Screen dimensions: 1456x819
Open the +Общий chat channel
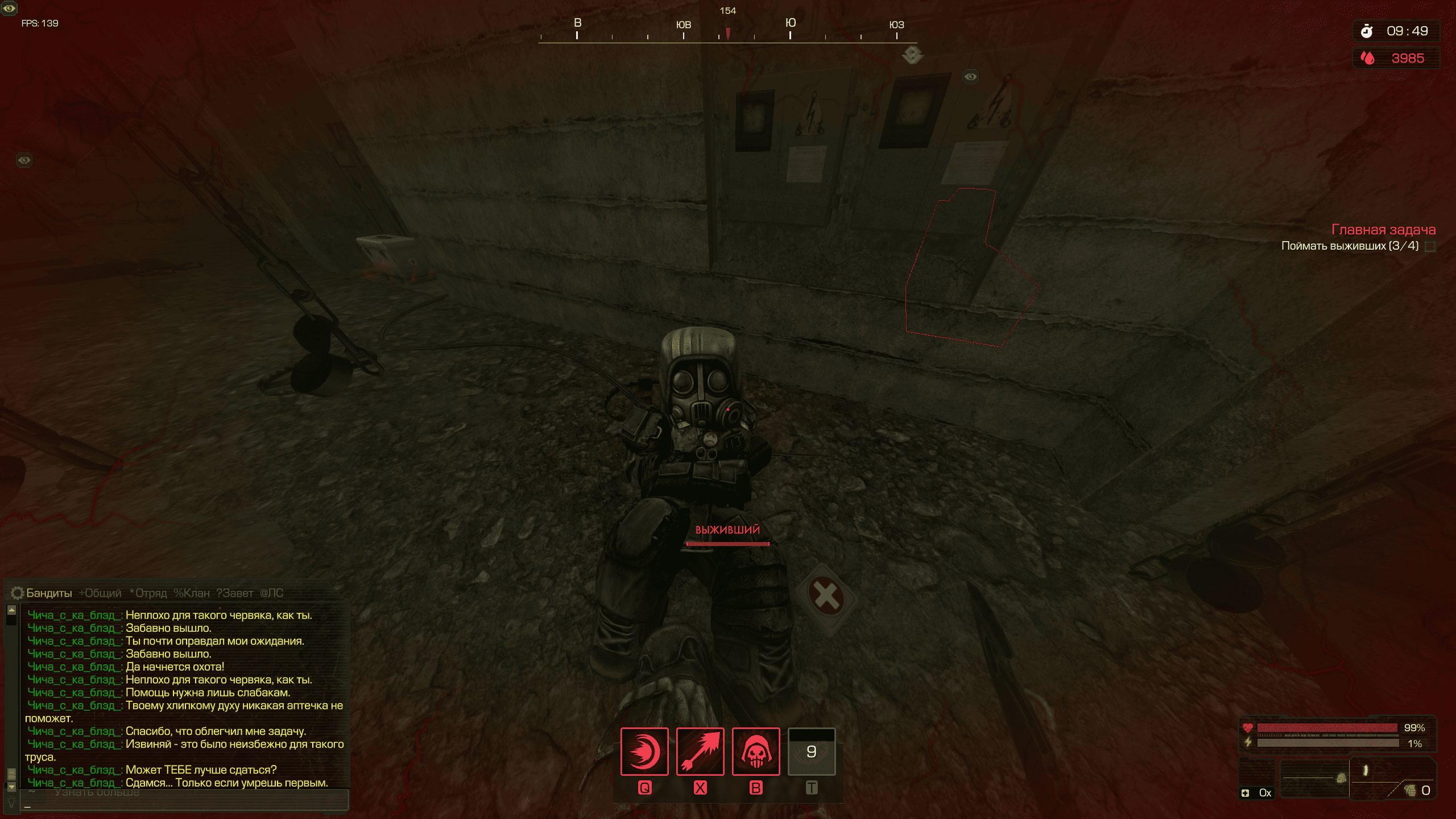pos(101,593)
